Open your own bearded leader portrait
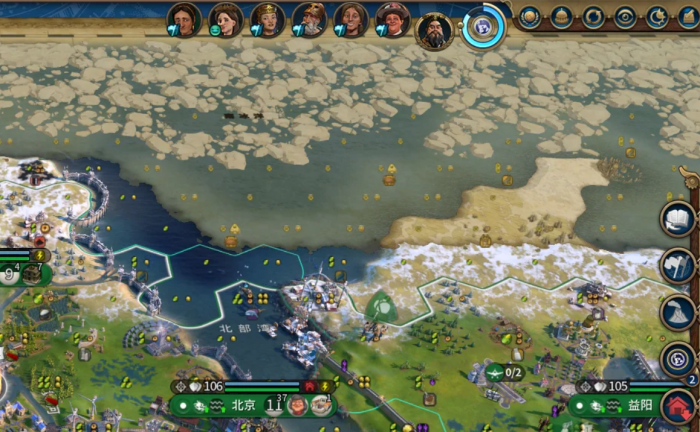 click(435, 30)
